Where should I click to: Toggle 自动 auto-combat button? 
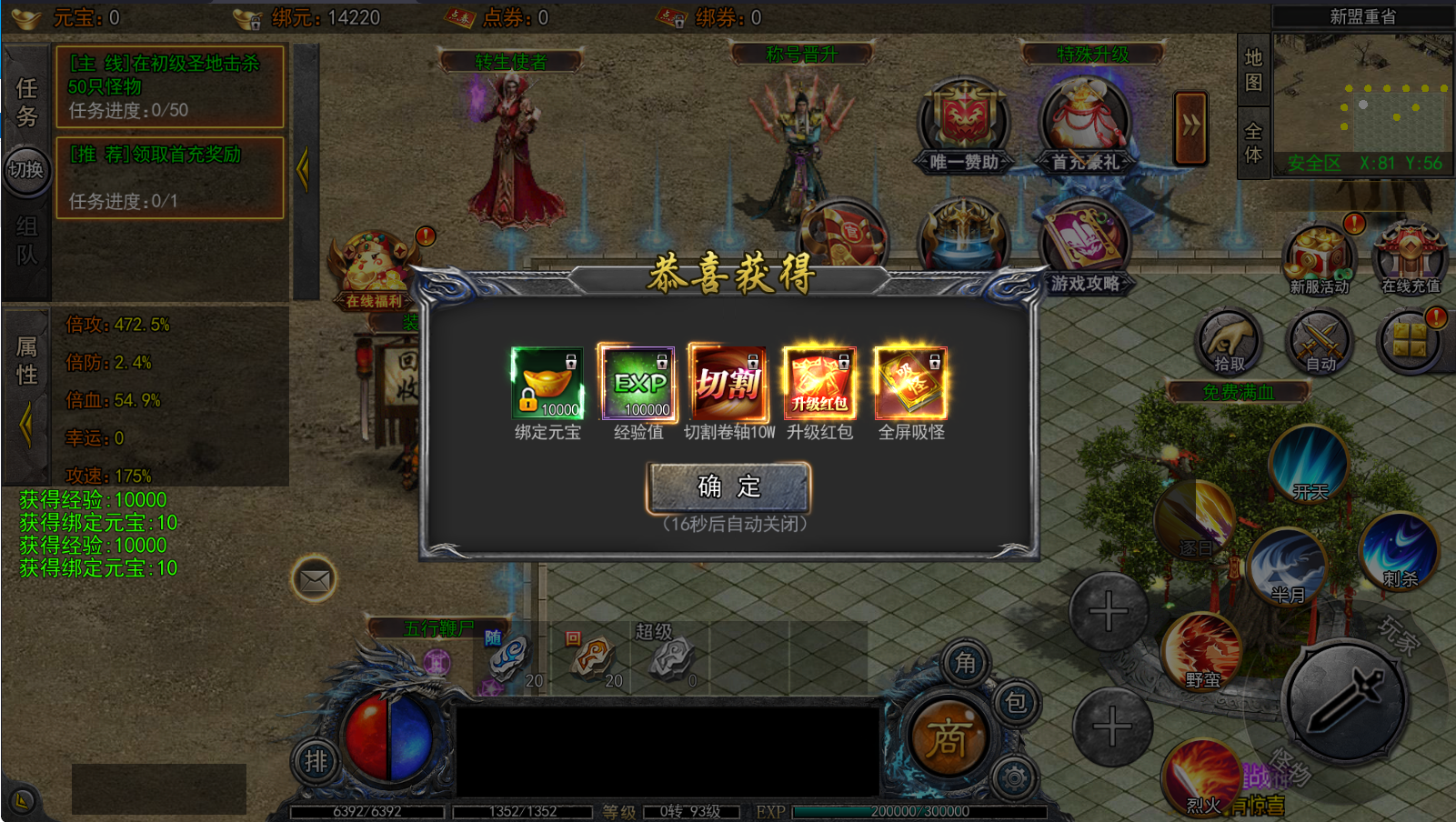(x=1320, y=343)
